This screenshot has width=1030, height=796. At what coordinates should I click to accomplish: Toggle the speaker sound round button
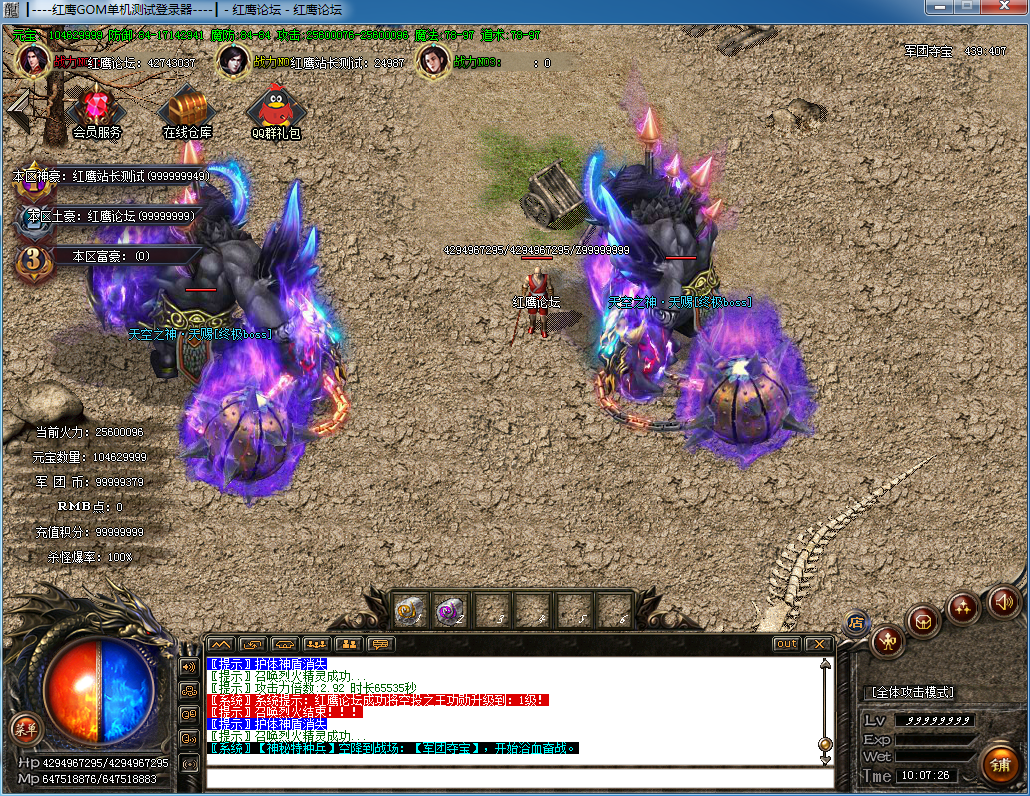click(1002, 601)
